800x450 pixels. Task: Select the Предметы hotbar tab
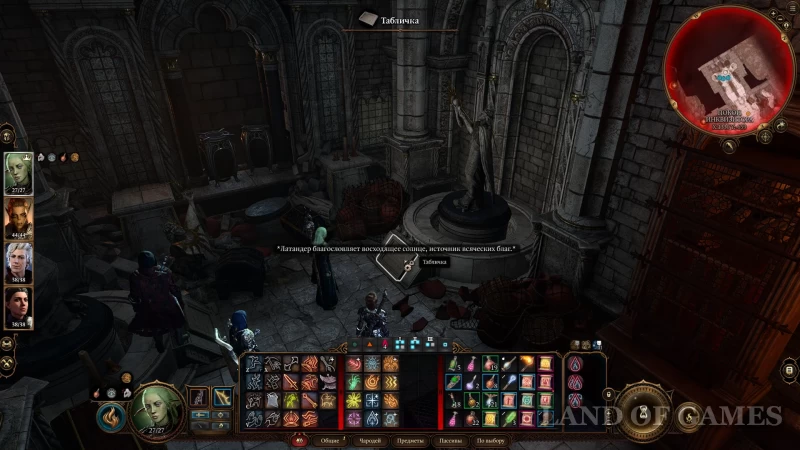coord(410,440)
